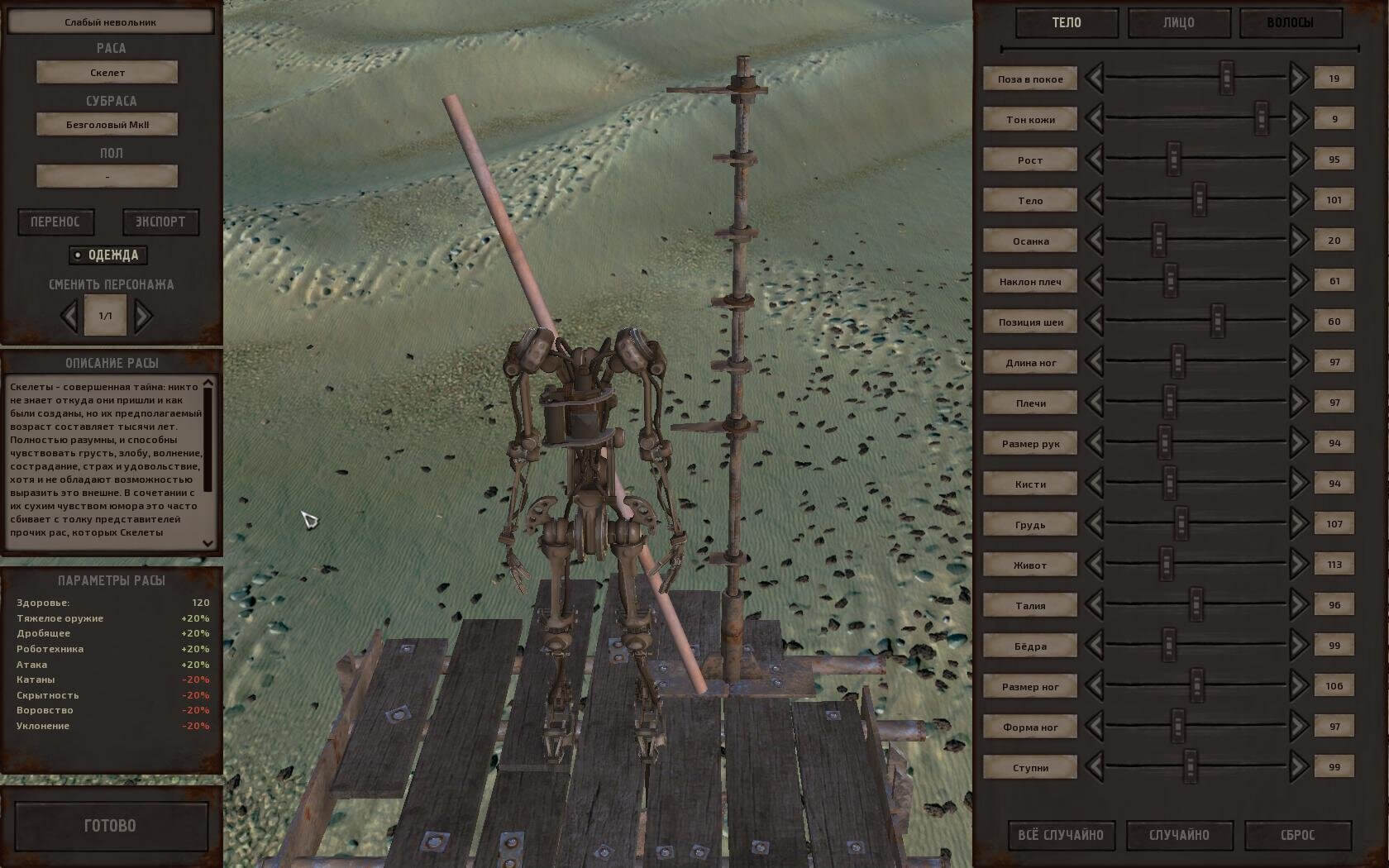Click the СЛУЧАЙНО randomize button
Screen dimensions: 1389x868
[x=1179, y=835]
